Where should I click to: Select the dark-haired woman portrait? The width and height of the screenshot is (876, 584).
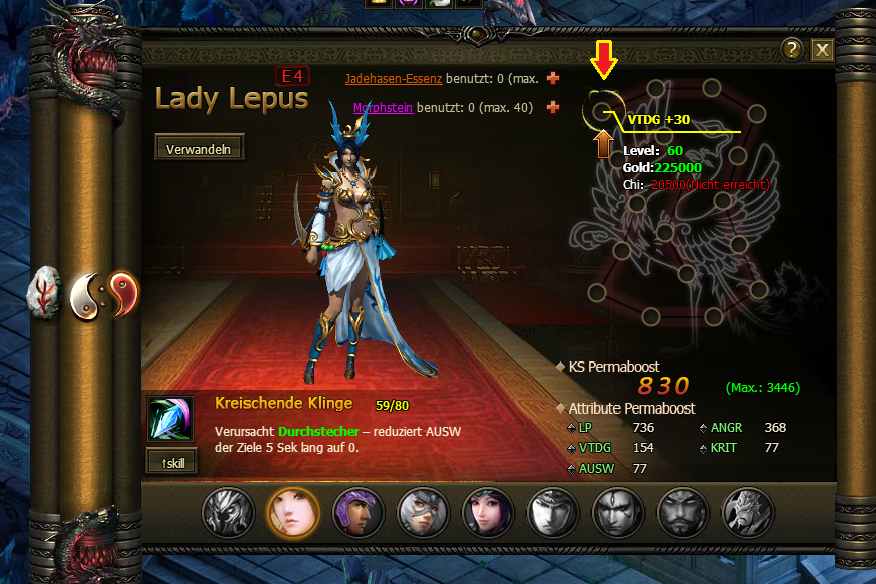click(487, 512)
